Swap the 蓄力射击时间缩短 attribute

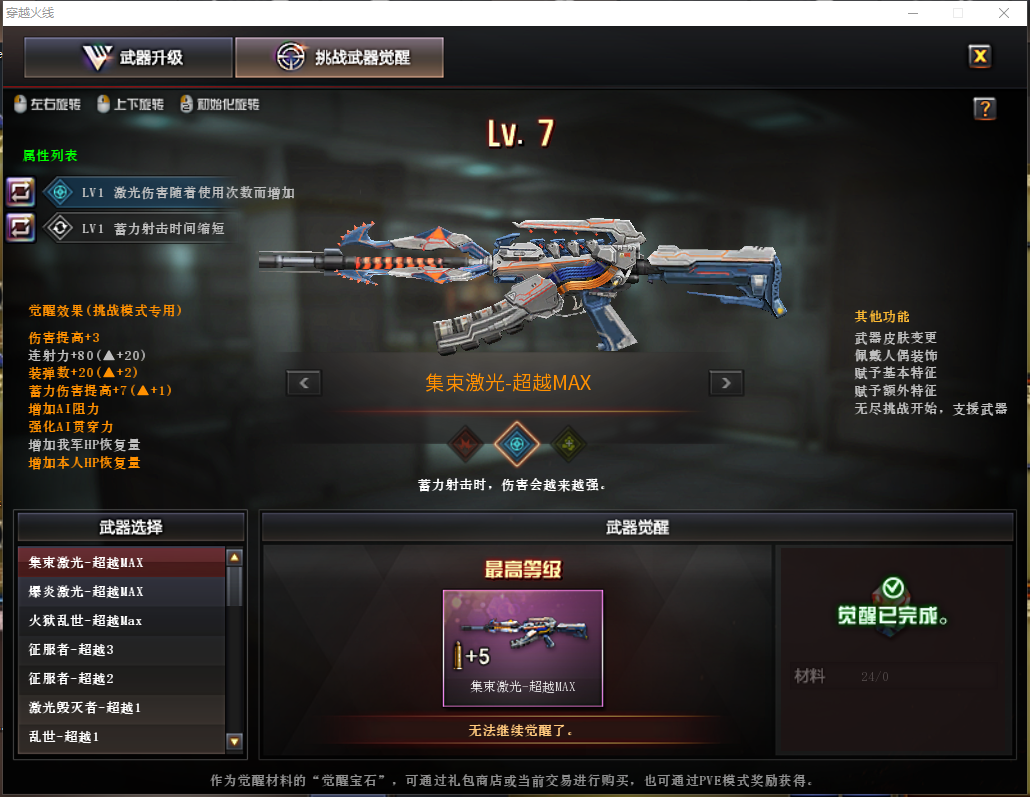[x=21, y=228]
